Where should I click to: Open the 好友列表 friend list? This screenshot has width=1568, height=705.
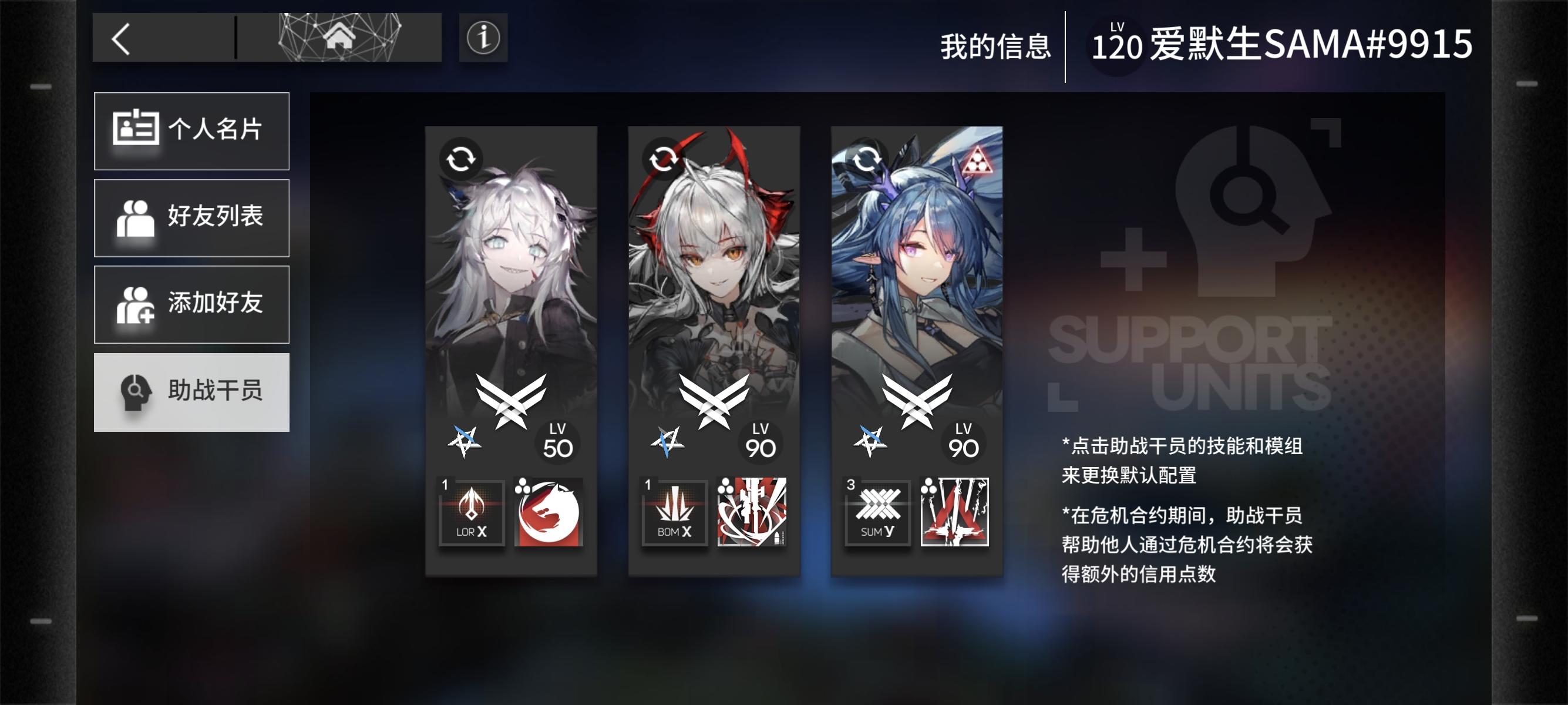click(x=191, y=218)
